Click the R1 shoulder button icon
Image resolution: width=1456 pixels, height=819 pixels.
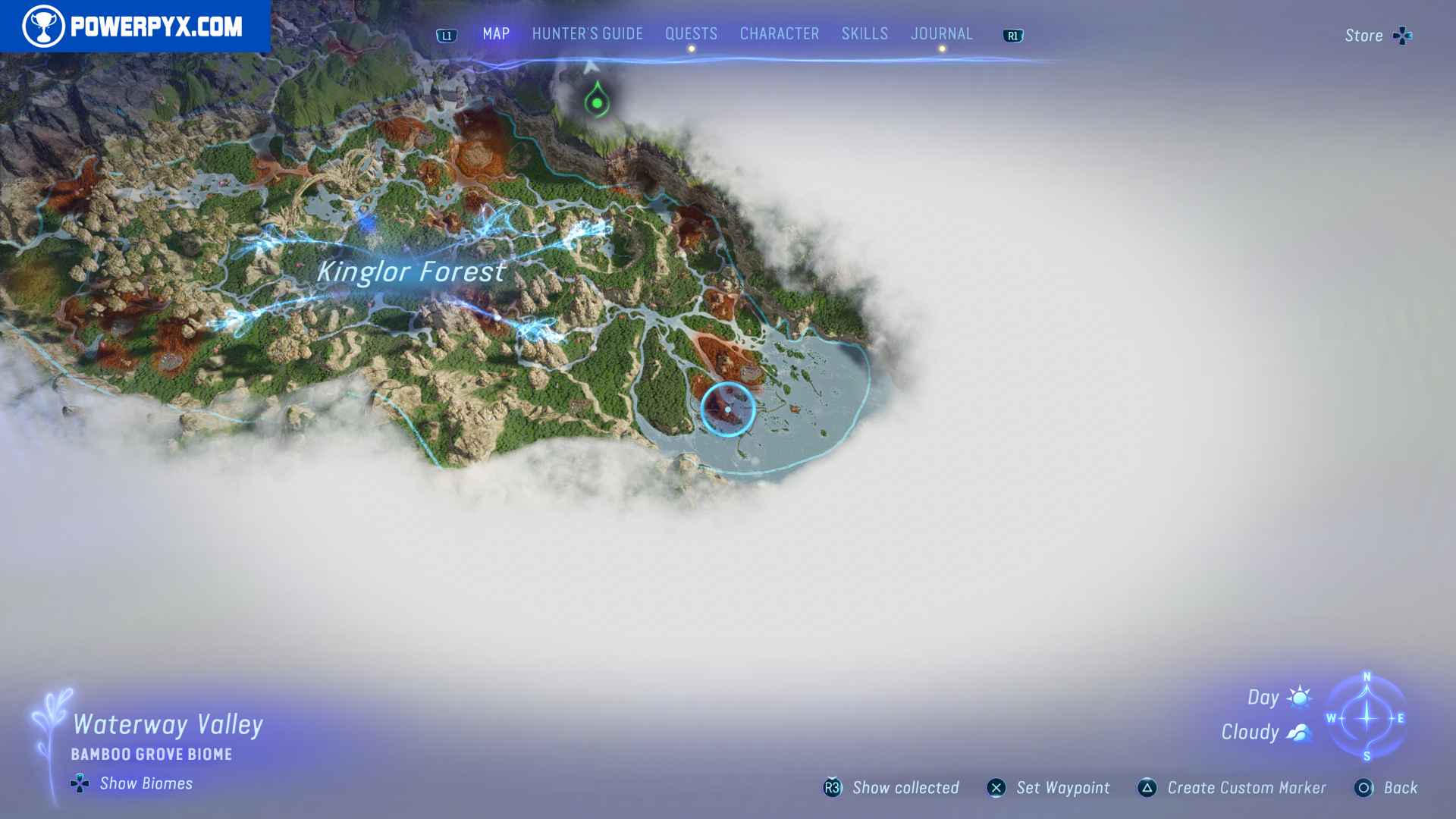click(x=1014, y=34)
